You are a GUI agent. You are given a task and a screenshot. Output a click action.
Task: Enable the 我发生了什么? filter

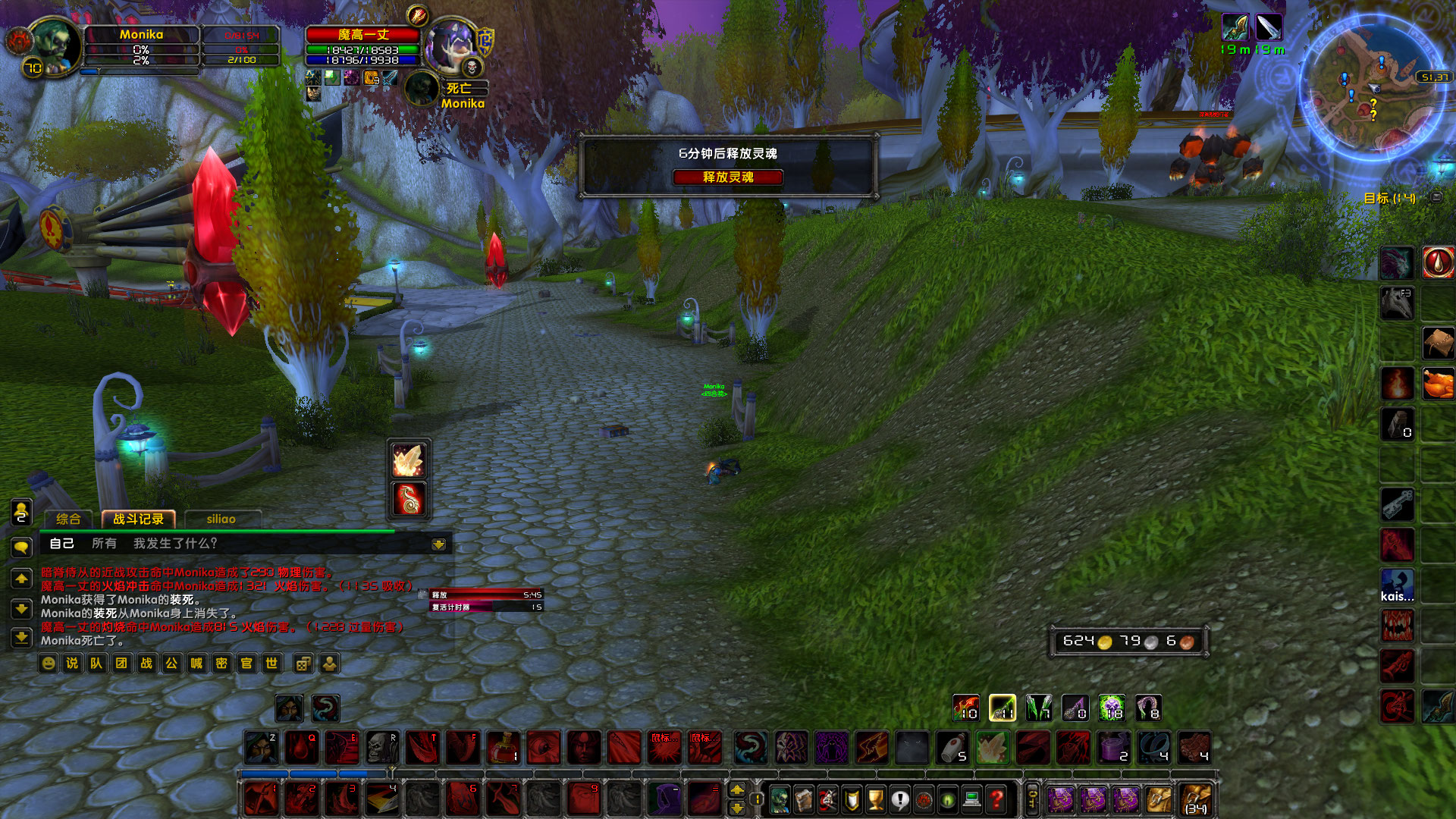pos(174,544)
